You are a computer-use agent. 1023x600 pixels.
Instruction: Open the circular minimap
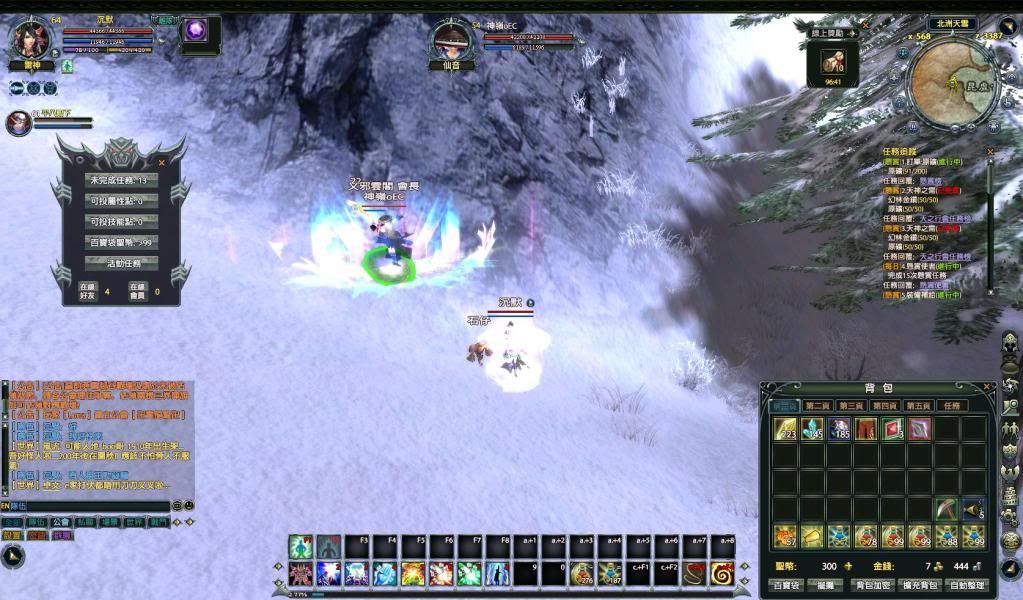951,84
